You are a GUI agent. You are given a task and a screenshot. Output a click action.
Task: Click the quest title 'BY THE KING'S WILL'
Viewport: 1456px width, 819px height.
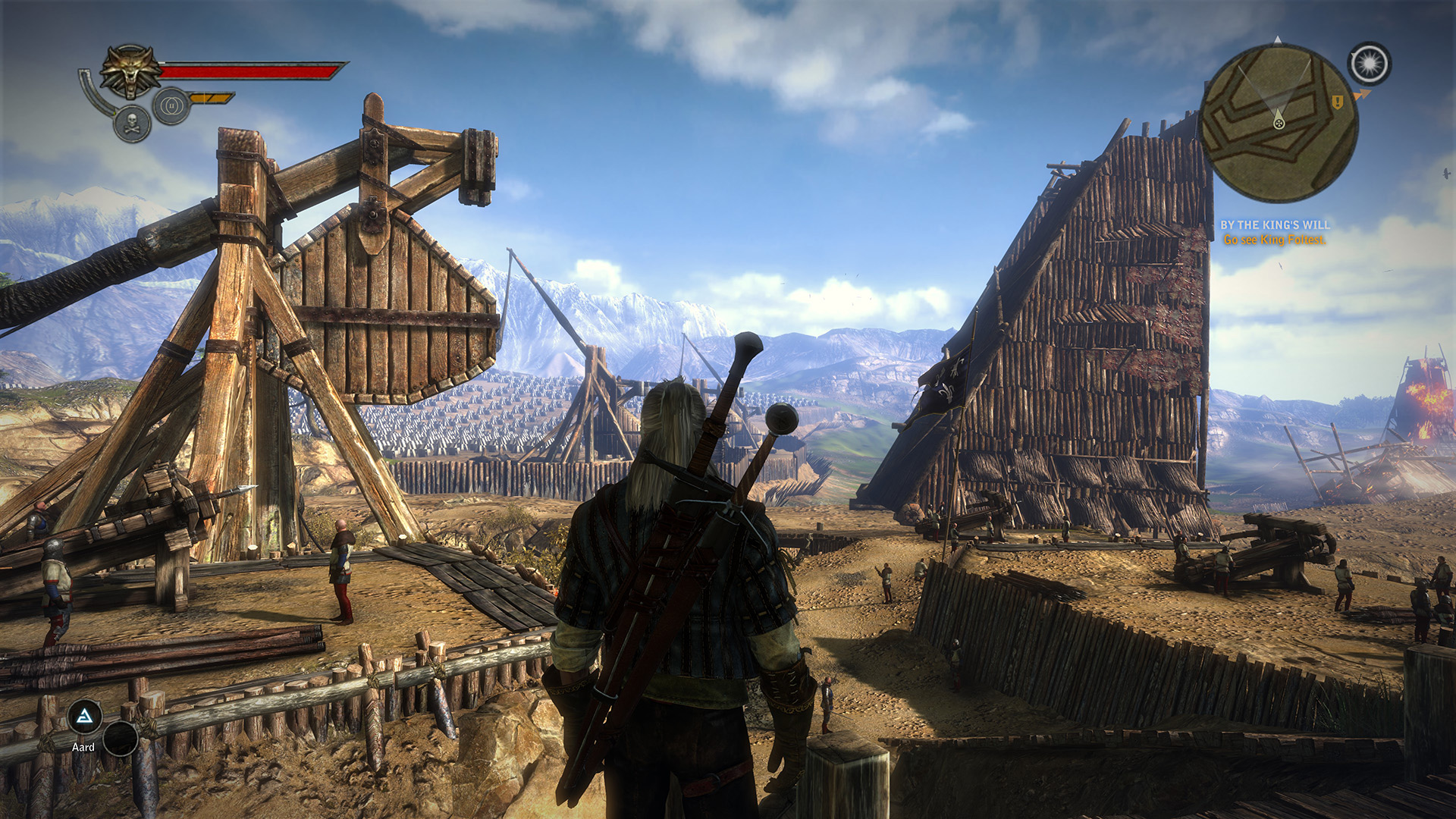pyautogui.click(x=1276, y=224)
